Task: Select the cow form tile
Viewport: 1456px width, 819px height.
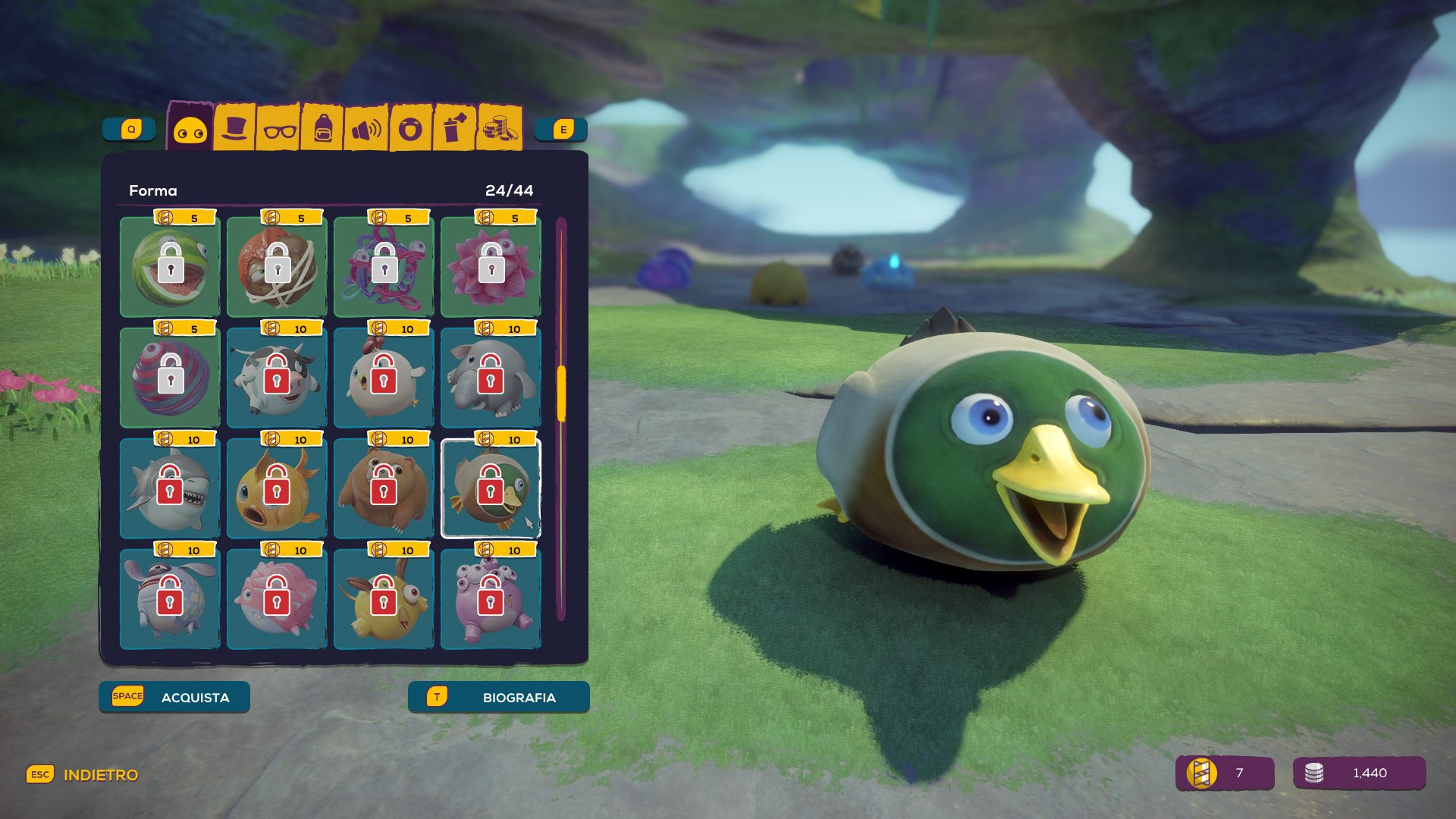Action: 277,378
